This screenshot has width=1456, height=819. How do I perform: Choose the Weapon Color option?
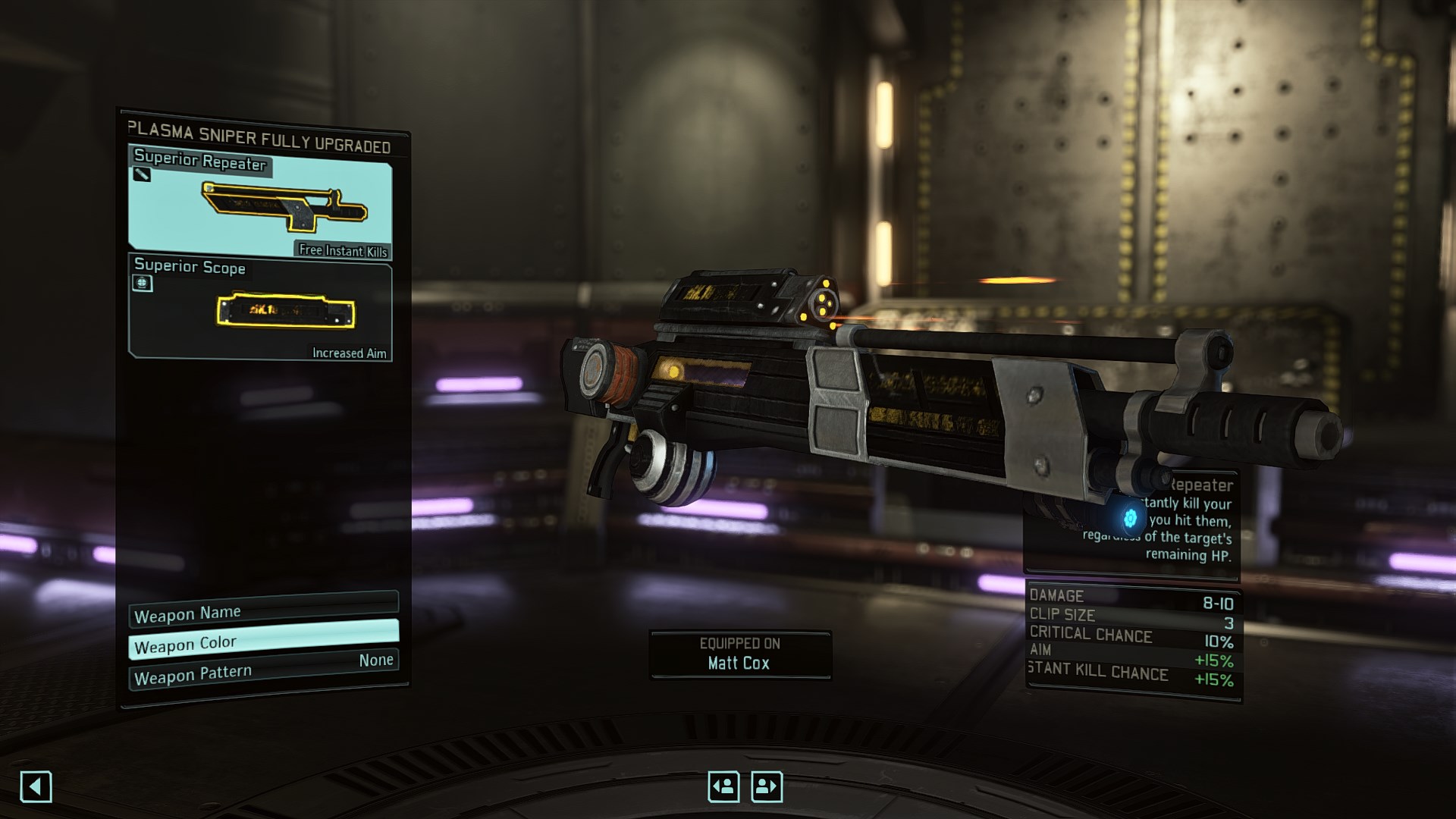click(263, 641)
